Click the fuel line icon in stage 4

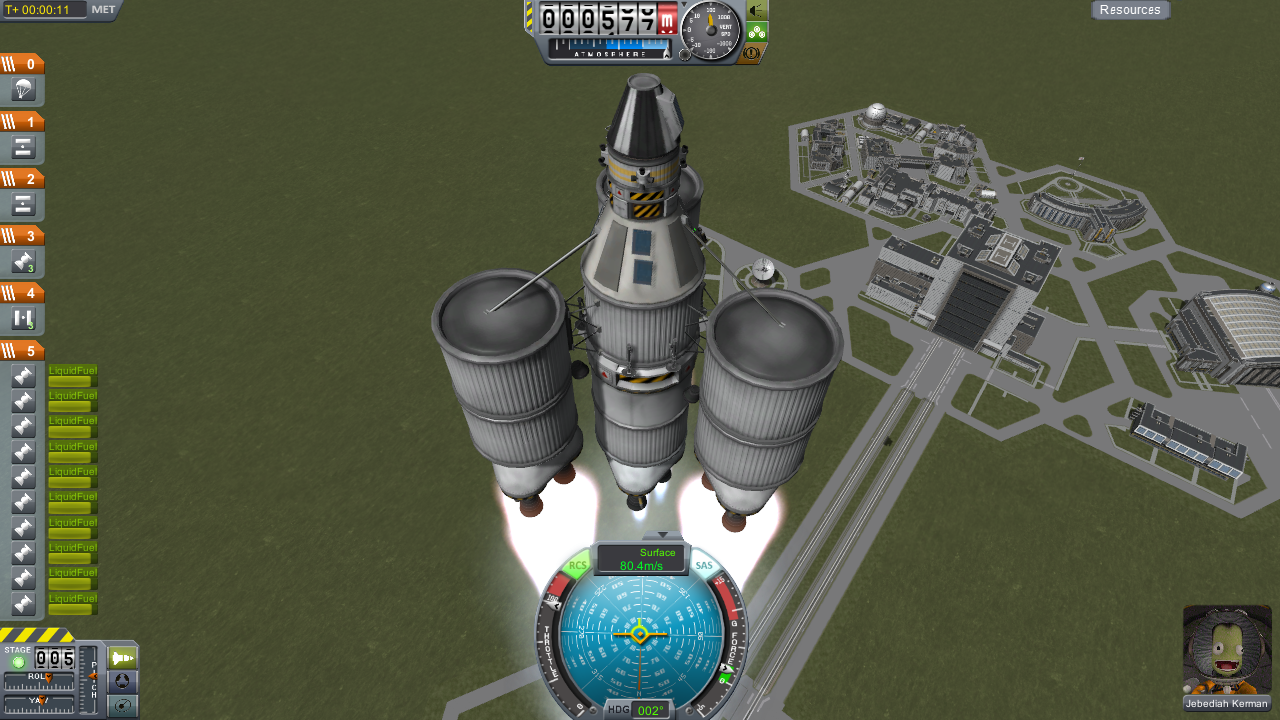(22, 320)
